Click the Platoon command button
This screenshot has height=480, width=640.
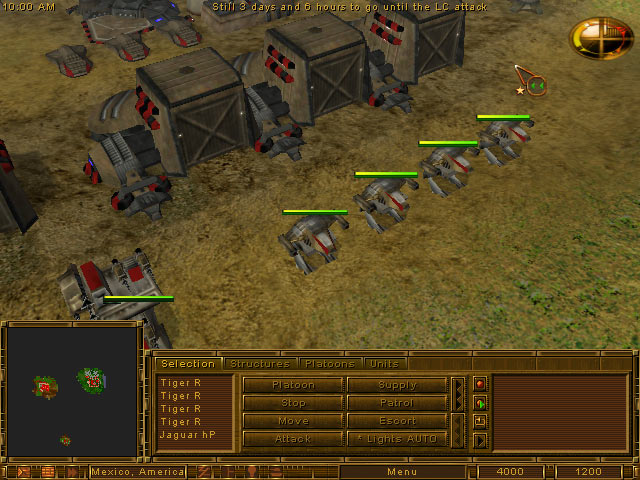293,385
